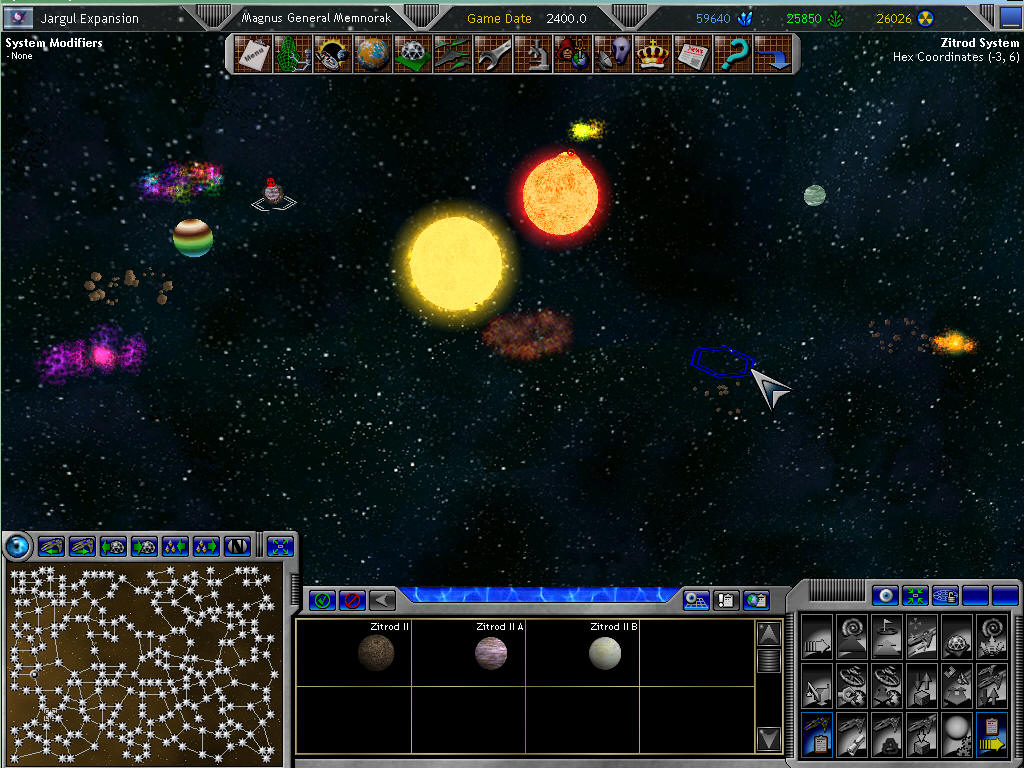Open the microscope research icon

click(533, 54)
